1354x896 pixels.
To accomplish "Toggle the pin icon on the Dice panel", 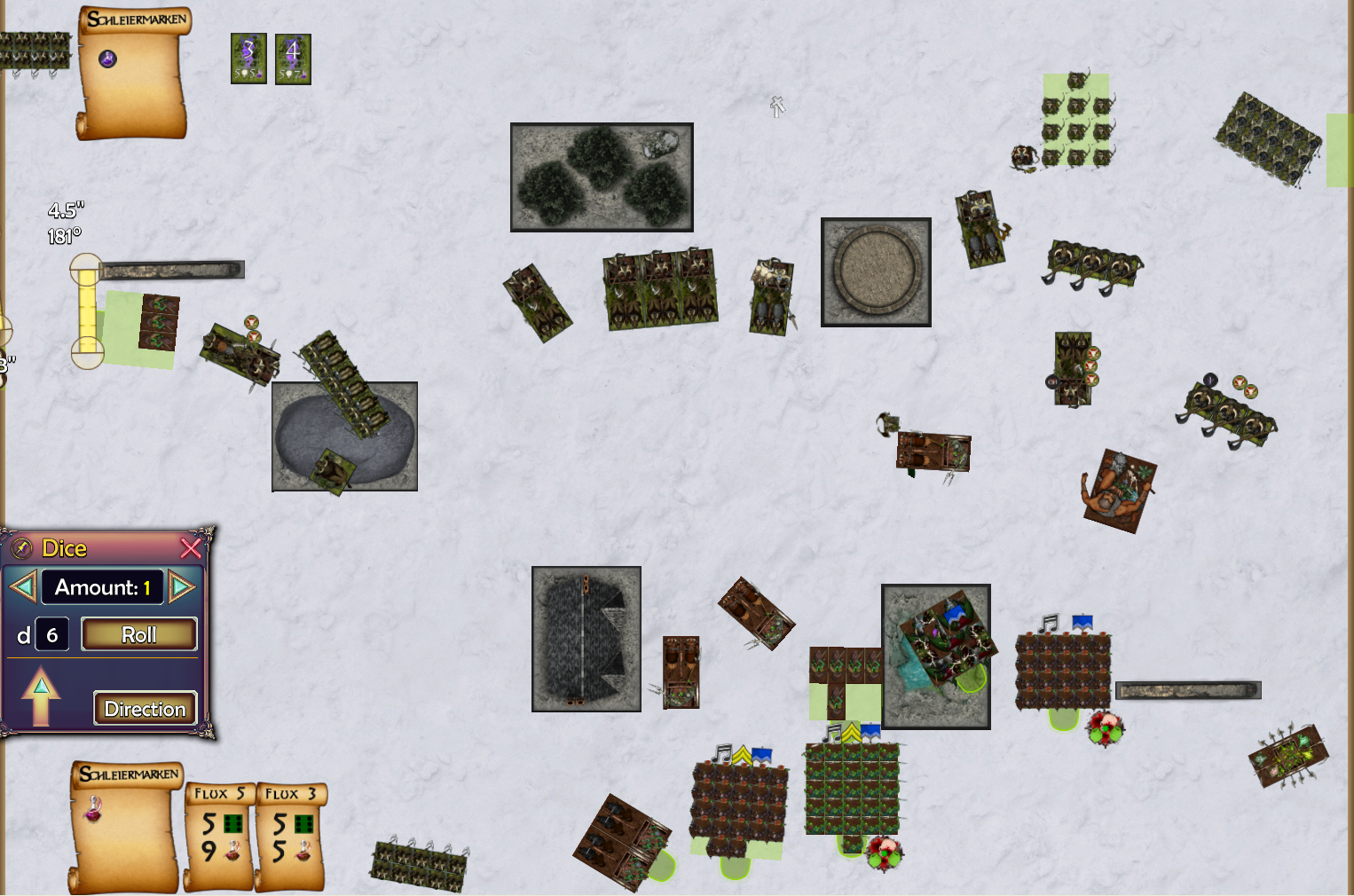I will (x=23, y=548).
